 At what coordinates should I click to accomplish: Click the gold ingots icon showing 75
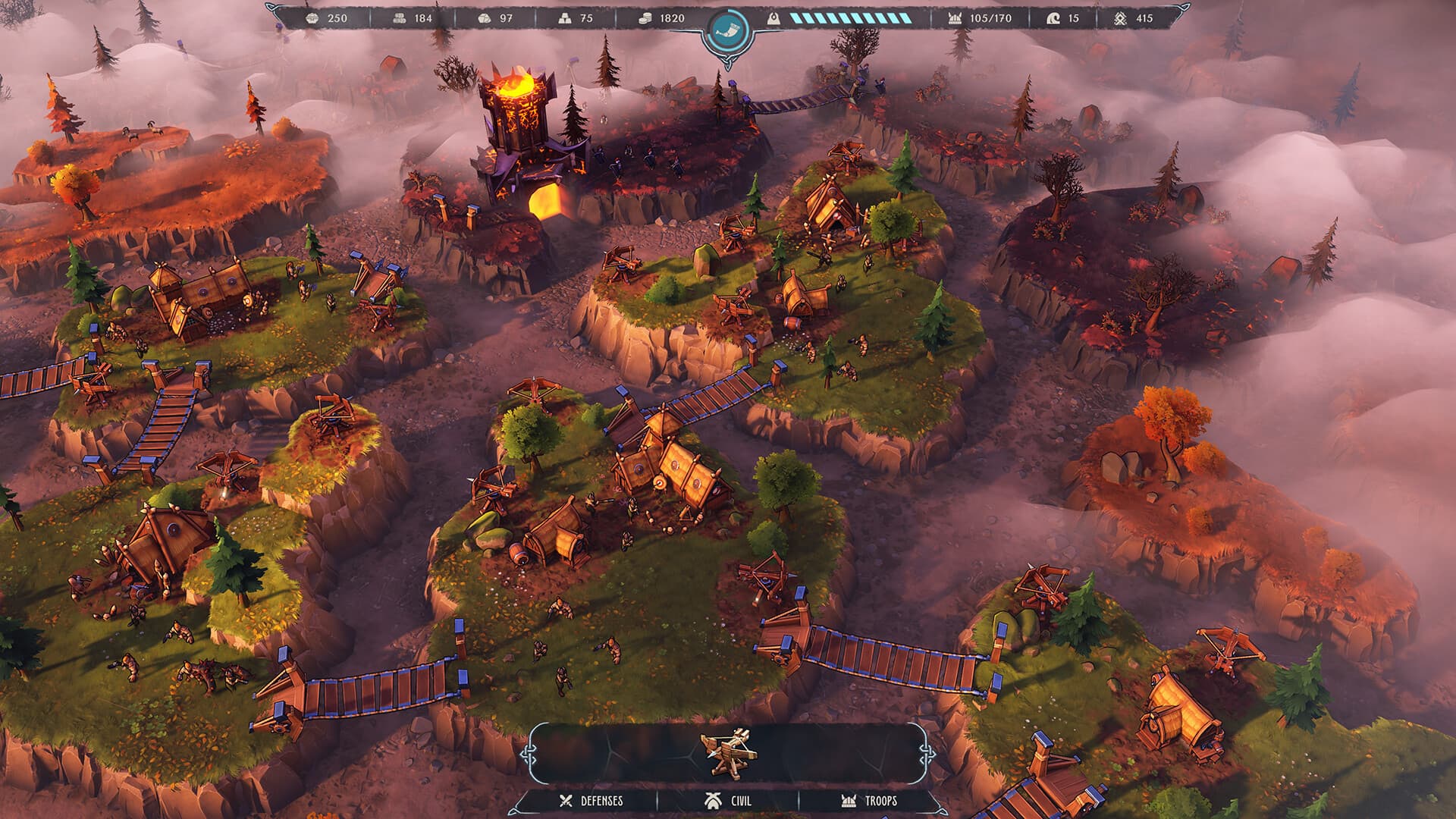point(565,17)
